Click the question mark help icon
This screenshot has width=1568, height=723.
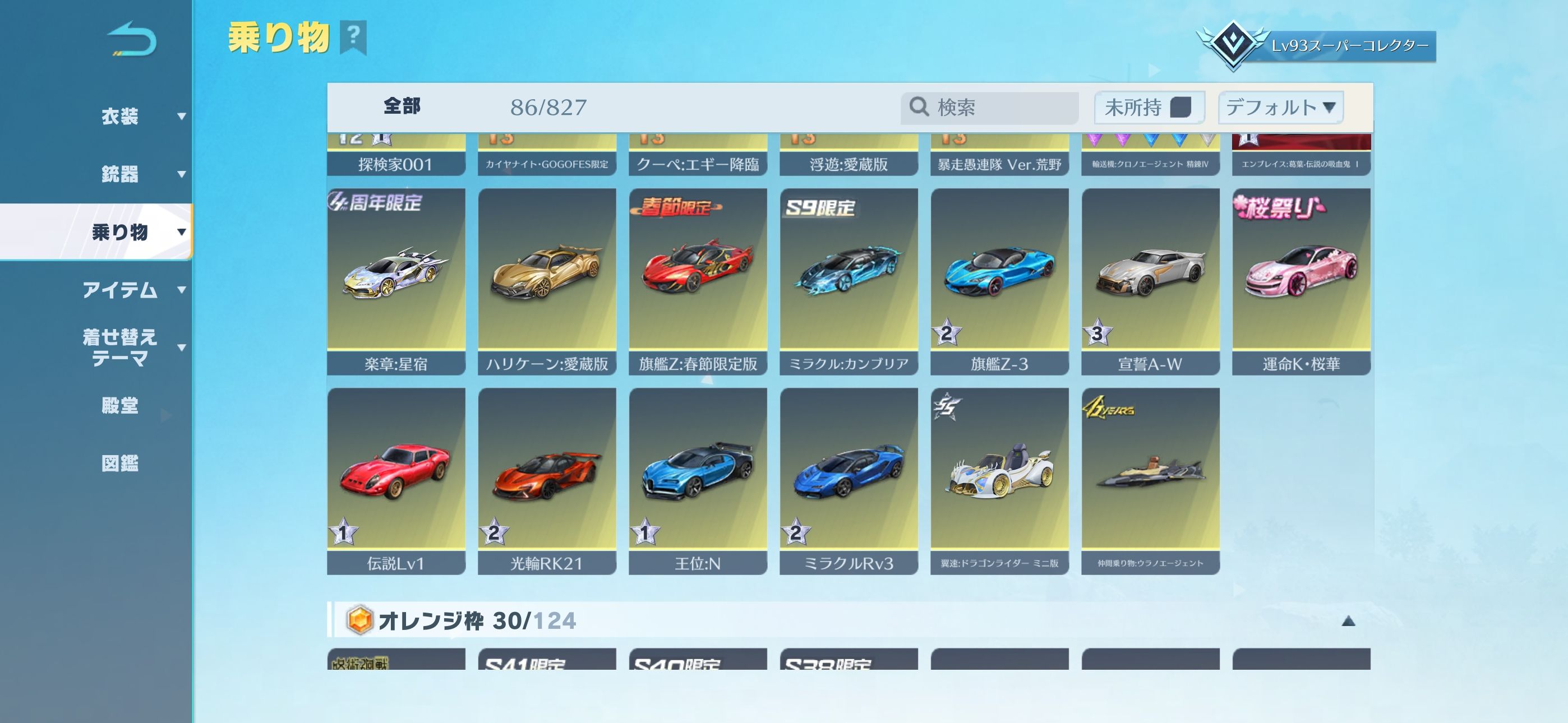pyautogui.click(x=353, y=36)
